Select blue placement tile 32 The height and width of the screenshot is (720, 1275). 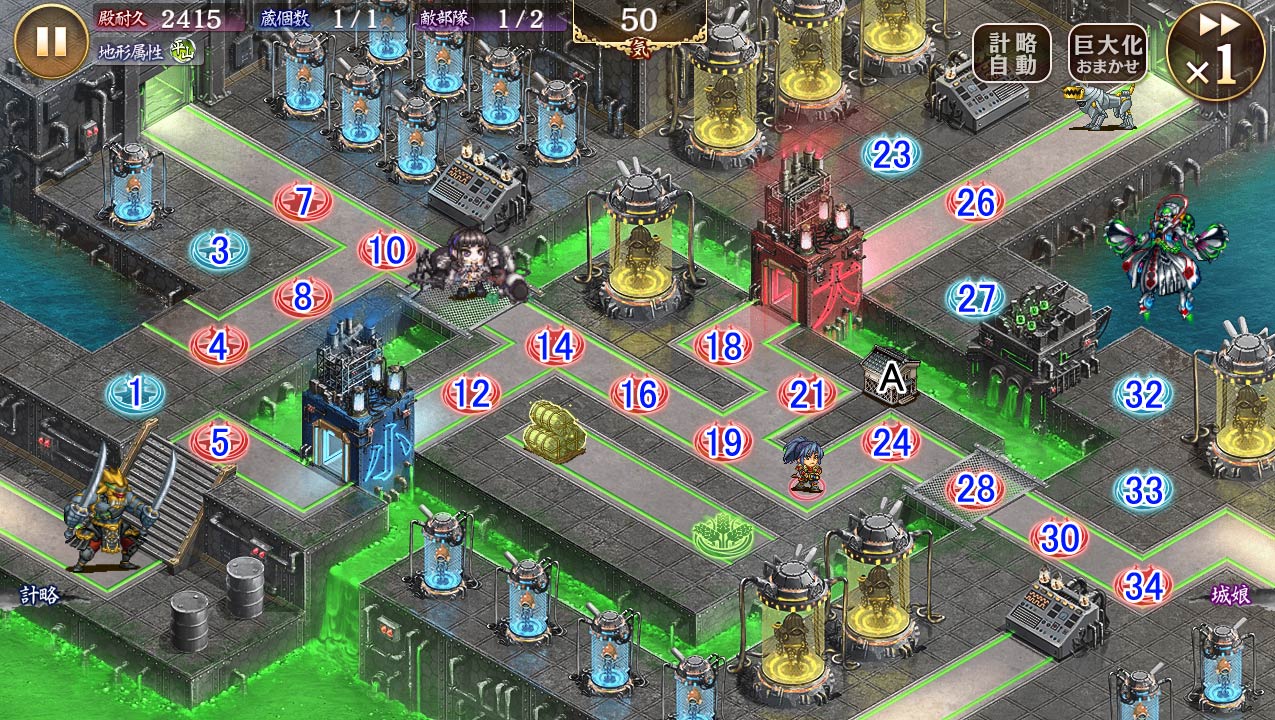tap(1143, 394)
